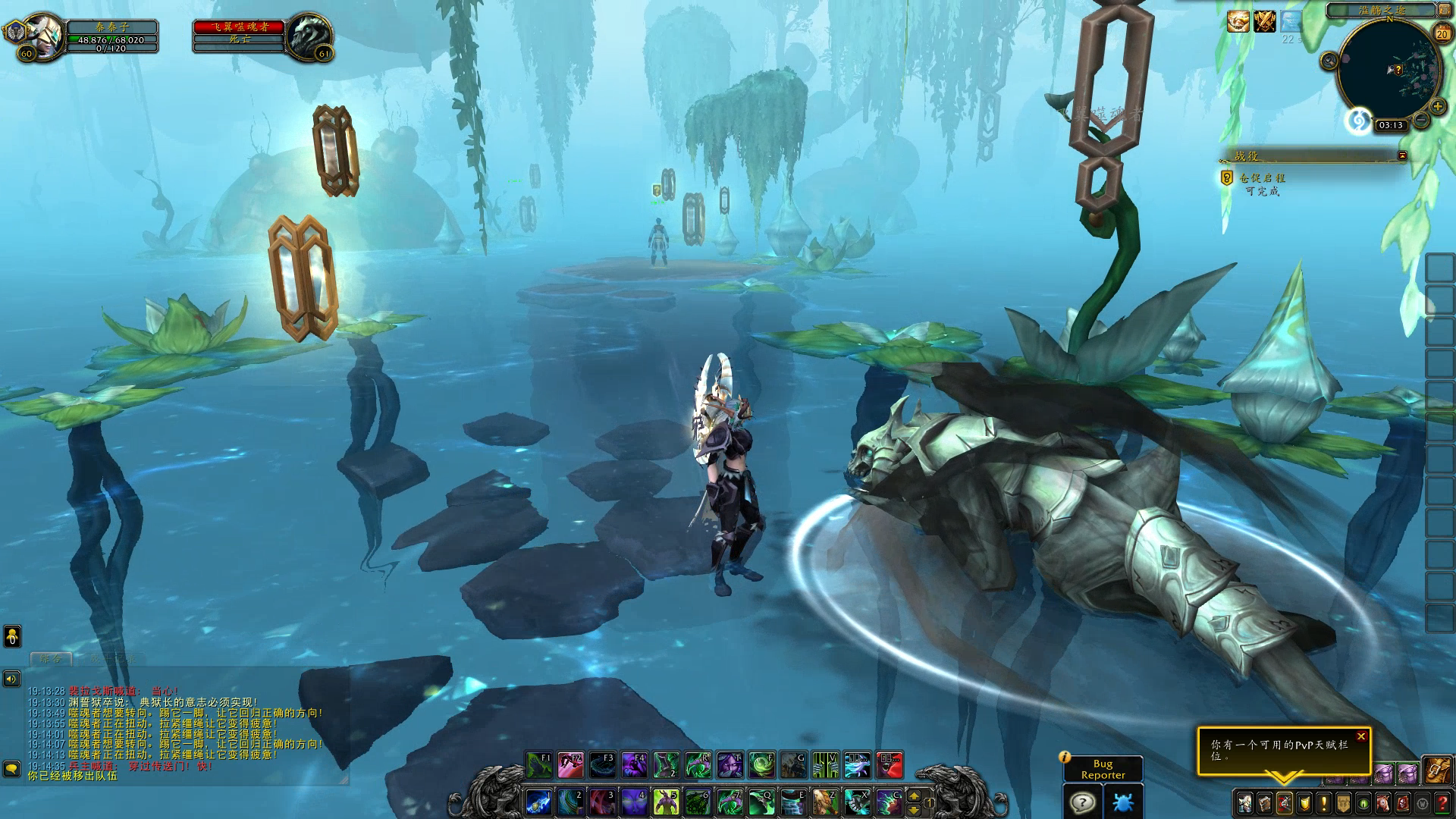
Task: Close the PvP talent slot notification
Action: coord(1361,736)
